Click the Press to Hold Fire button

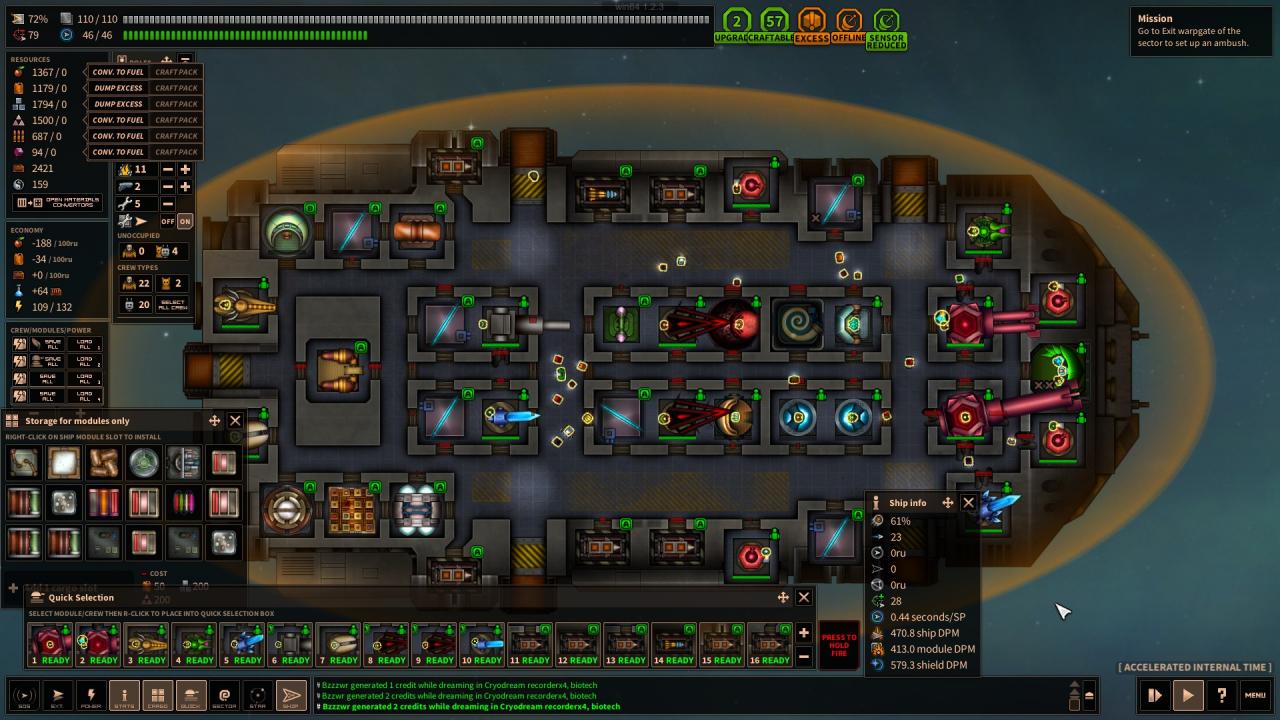click(x=839, y=645)
